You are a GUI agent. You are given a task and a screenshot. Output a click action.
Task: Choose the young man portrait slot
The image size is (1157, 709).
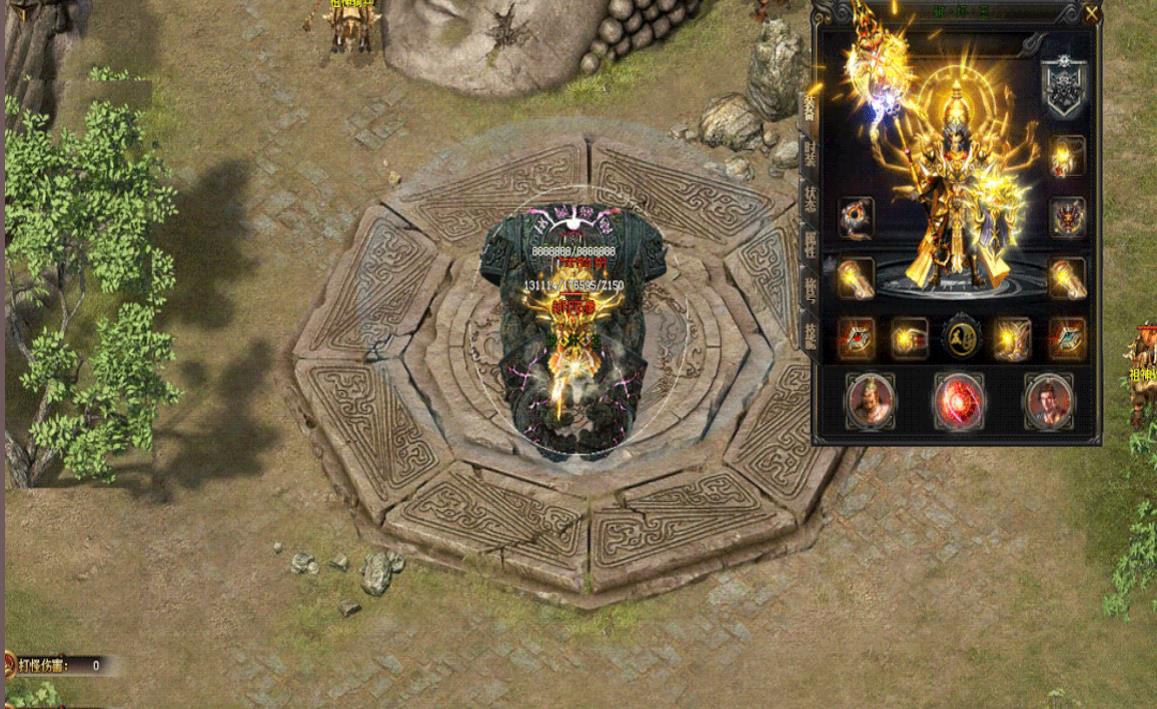(1048, 401)
